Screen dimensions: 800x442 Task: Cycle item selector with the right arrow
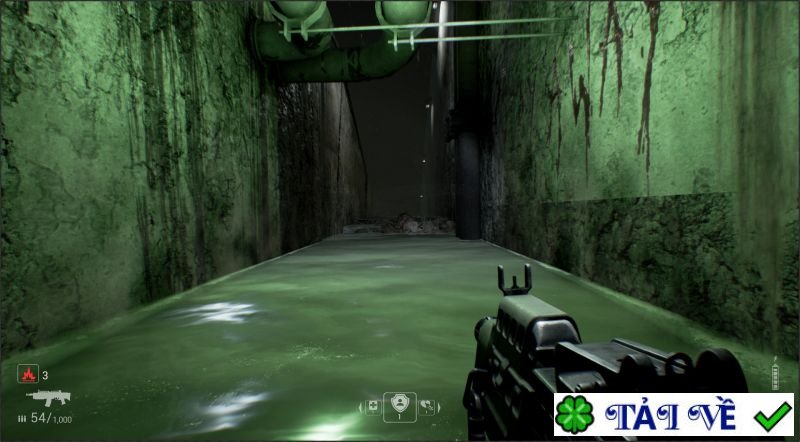(439, 406)
